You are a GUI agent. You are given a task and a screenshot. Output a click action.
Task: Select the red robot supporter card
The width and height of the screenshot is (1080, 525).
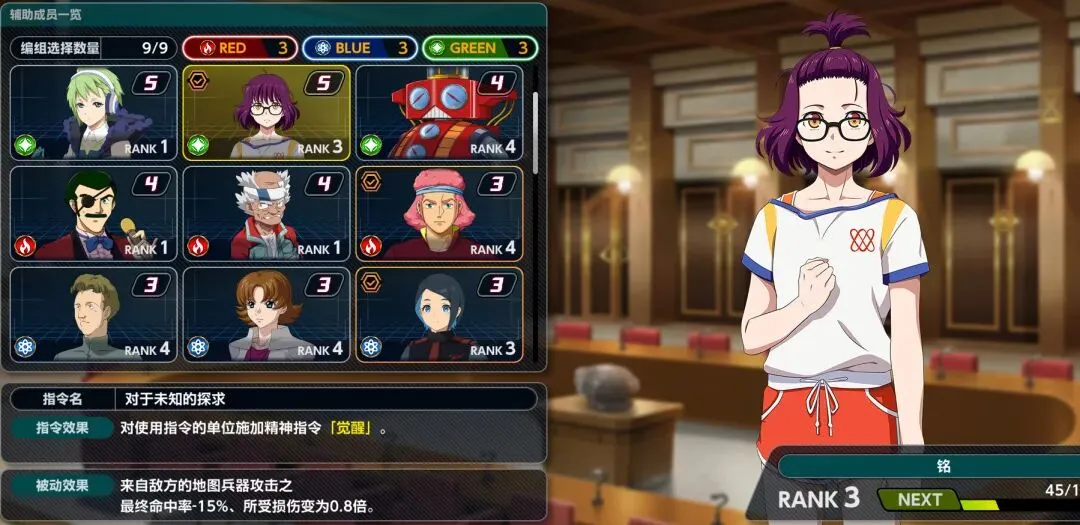pyautogui.click(x=439, y=113)
